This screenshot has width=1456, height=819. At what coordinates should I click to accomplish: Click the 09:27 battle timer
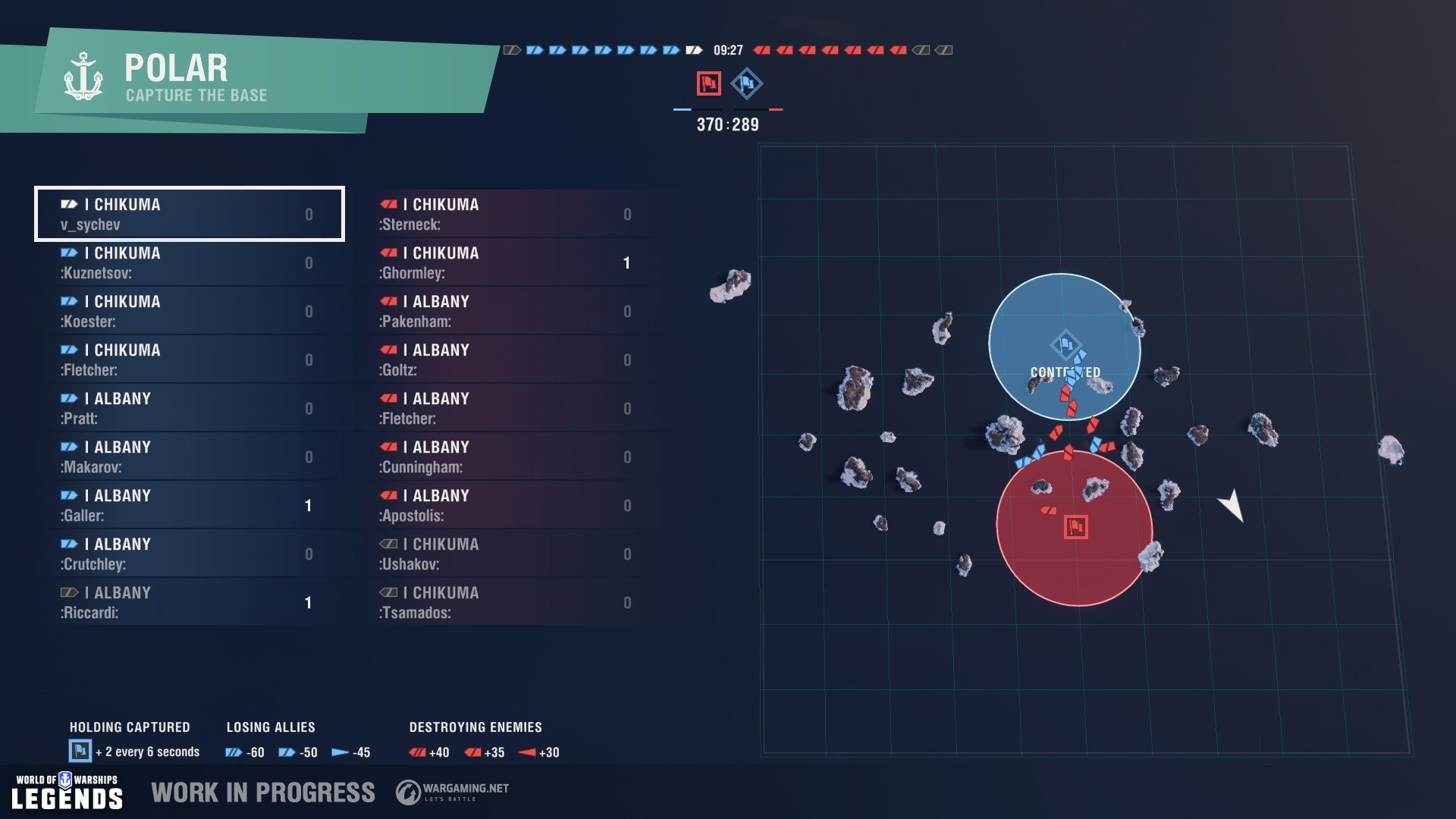(x=727, y=49)
